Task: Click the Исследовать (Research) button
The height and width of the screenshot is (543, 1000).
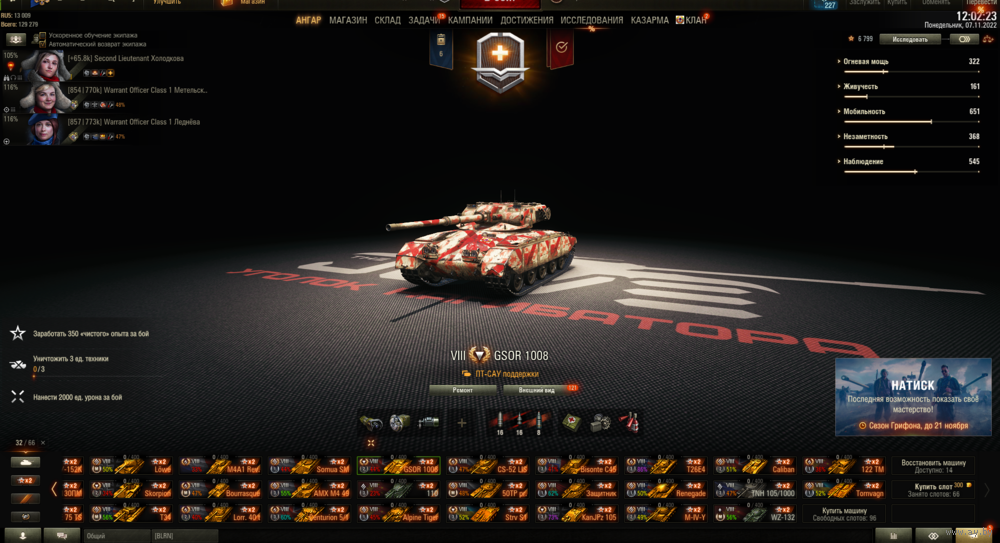Action: tap(910, 39)
